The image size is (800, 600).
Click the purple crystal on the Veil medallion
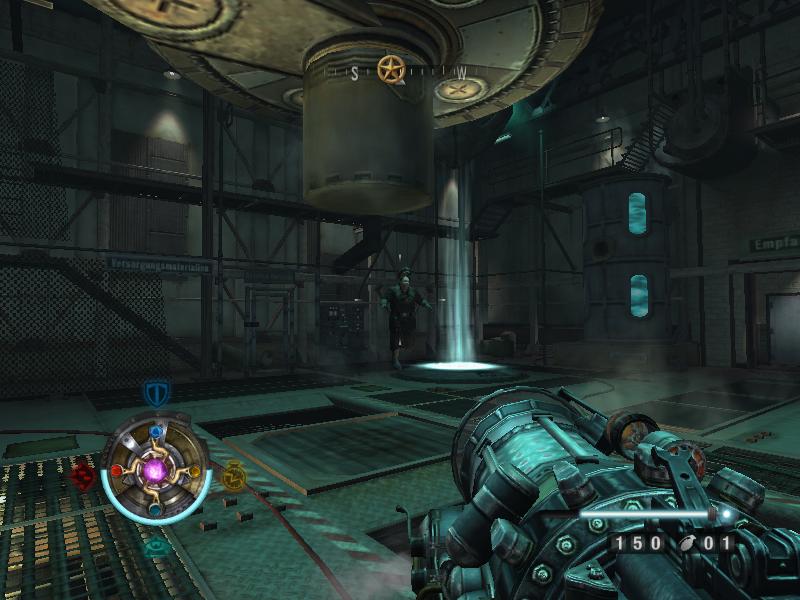[x=156, y=470]
